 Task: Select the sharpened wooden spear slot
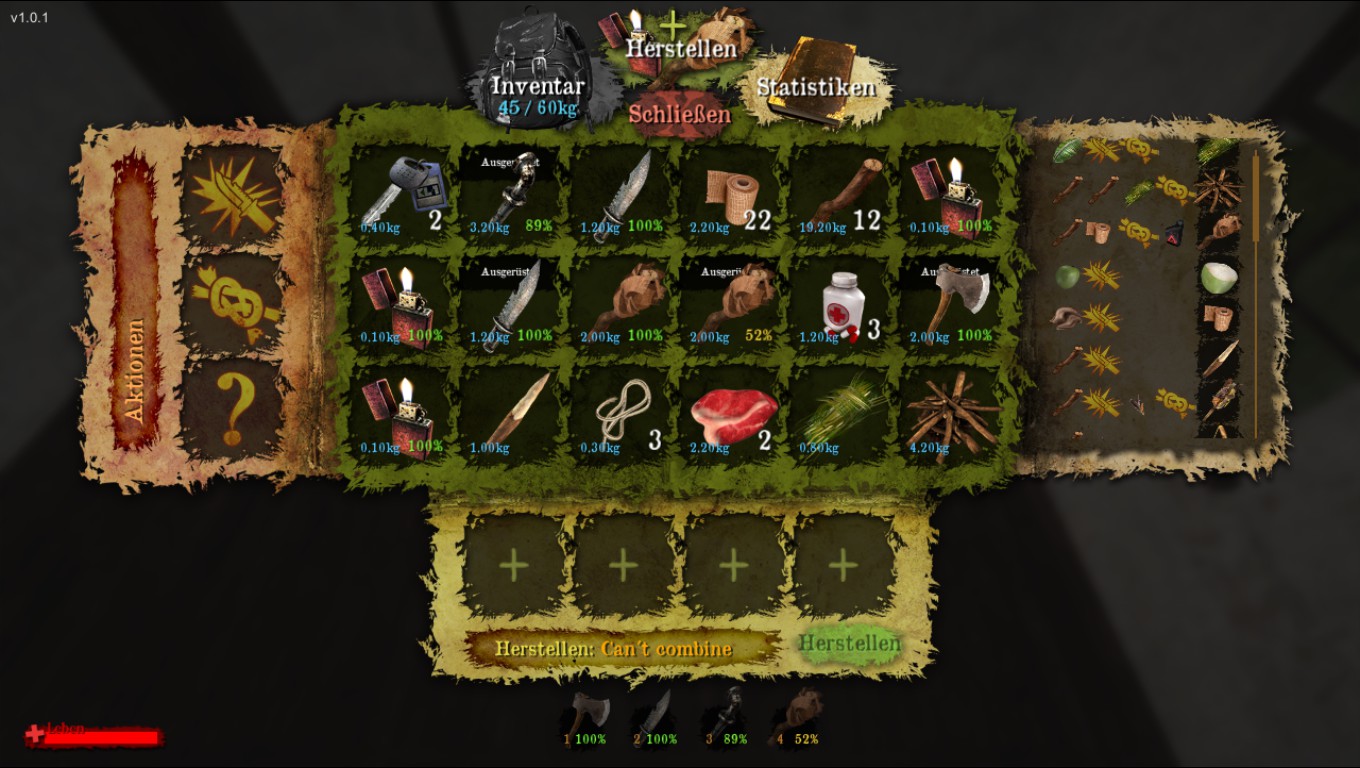(x=512, y=414)
